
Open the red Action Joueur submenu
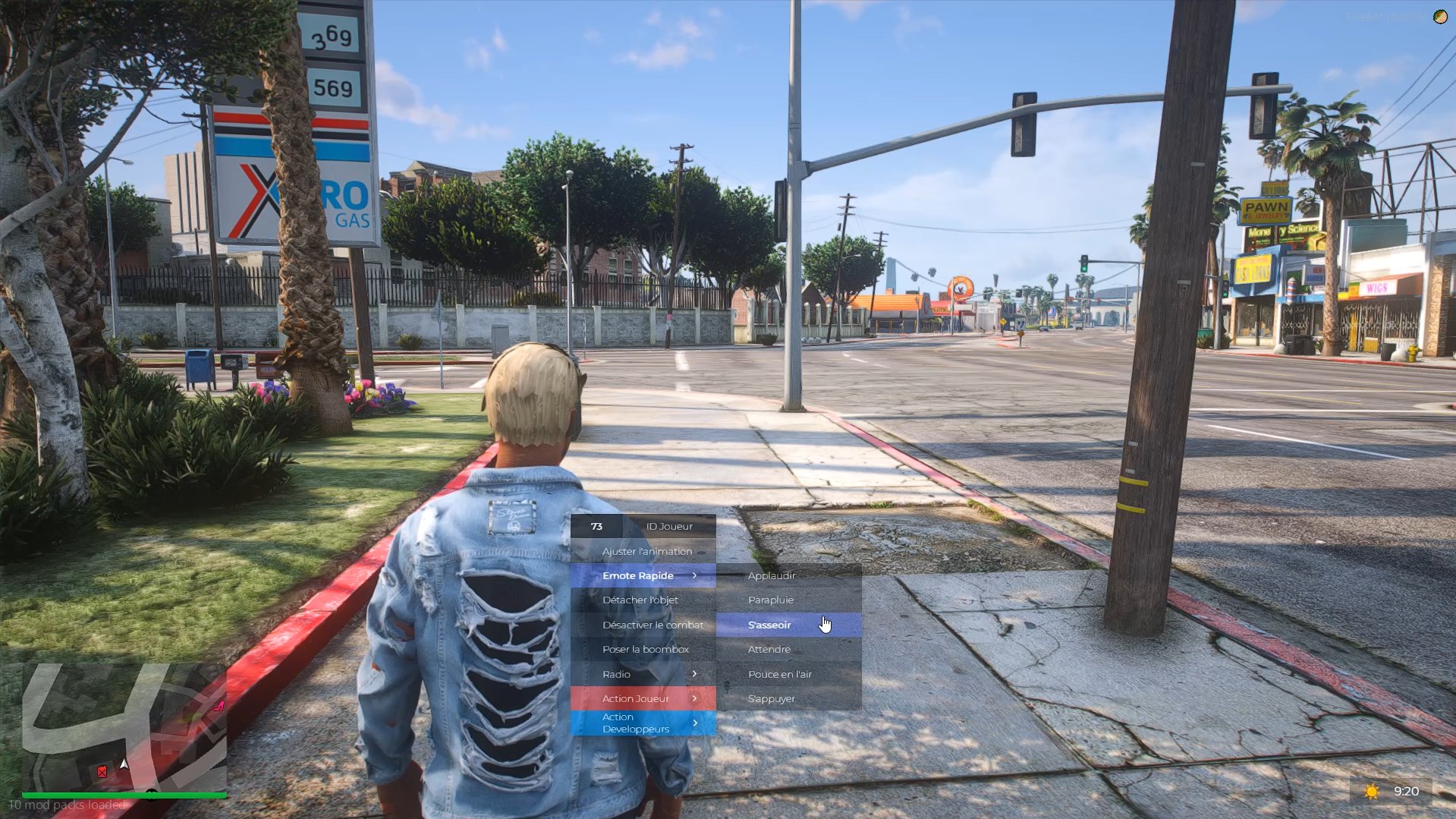click(x=643, y=698)
